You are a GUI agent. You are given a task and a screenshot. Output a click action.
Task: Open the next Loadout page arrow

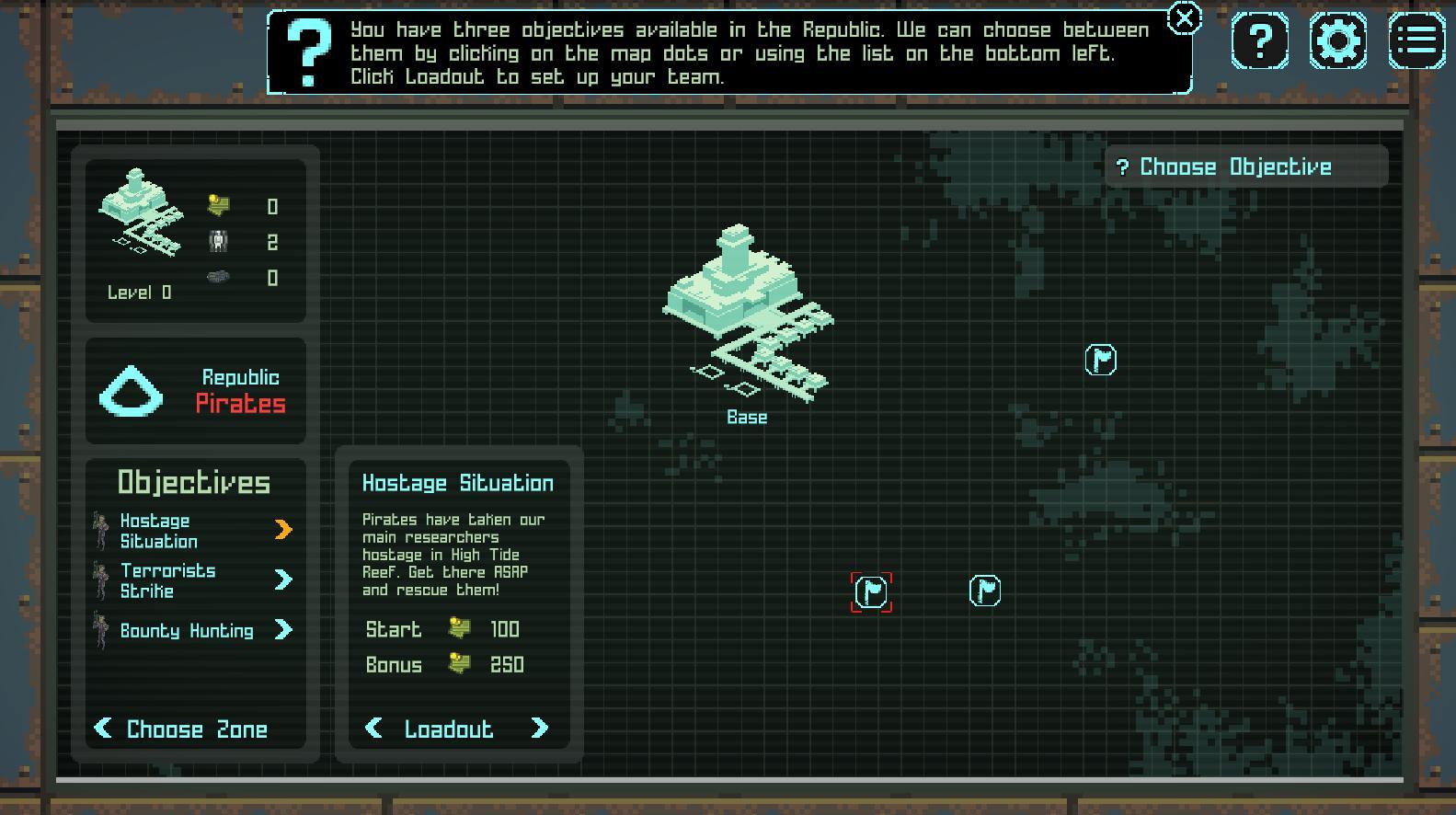tap(540, 729)
